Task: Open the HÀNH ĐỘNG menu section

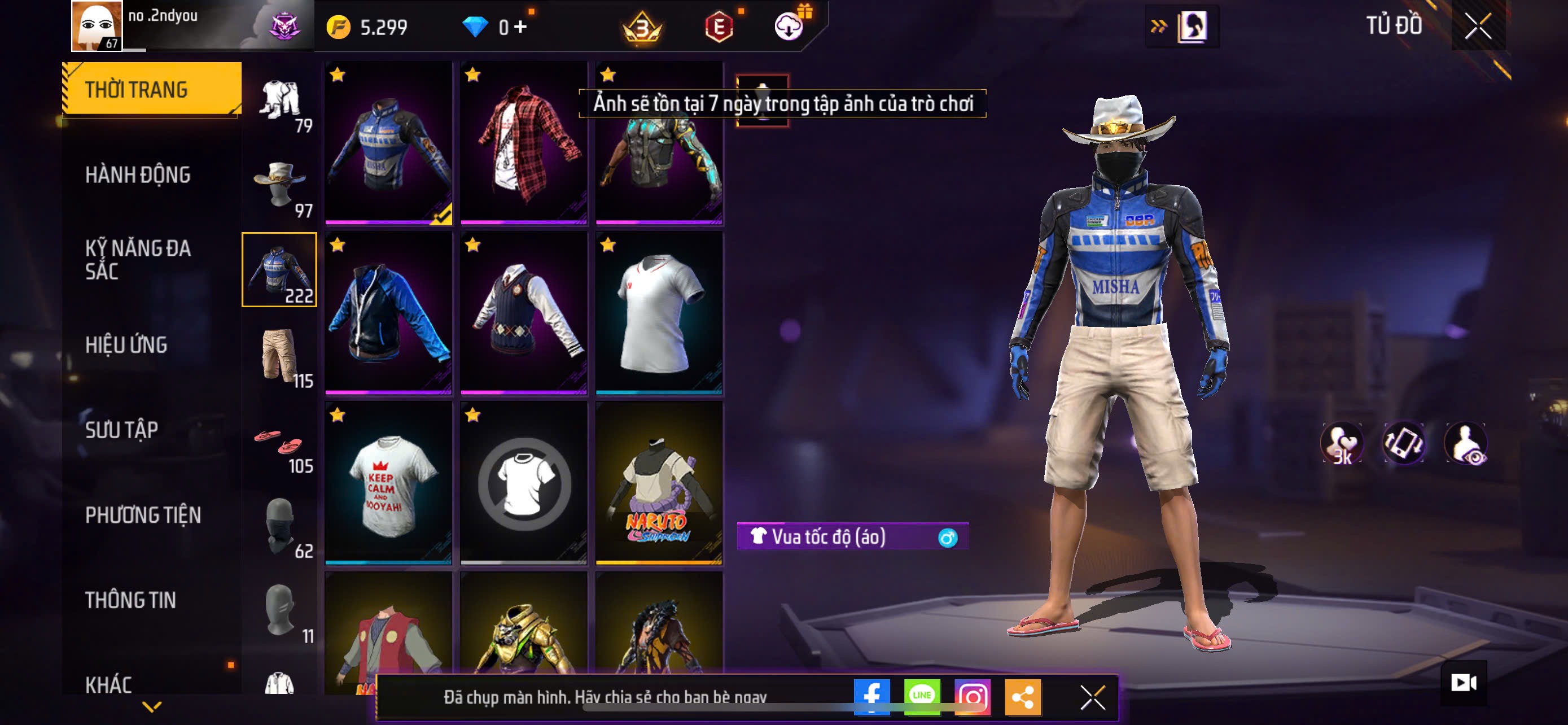Action: click(138, 174)
